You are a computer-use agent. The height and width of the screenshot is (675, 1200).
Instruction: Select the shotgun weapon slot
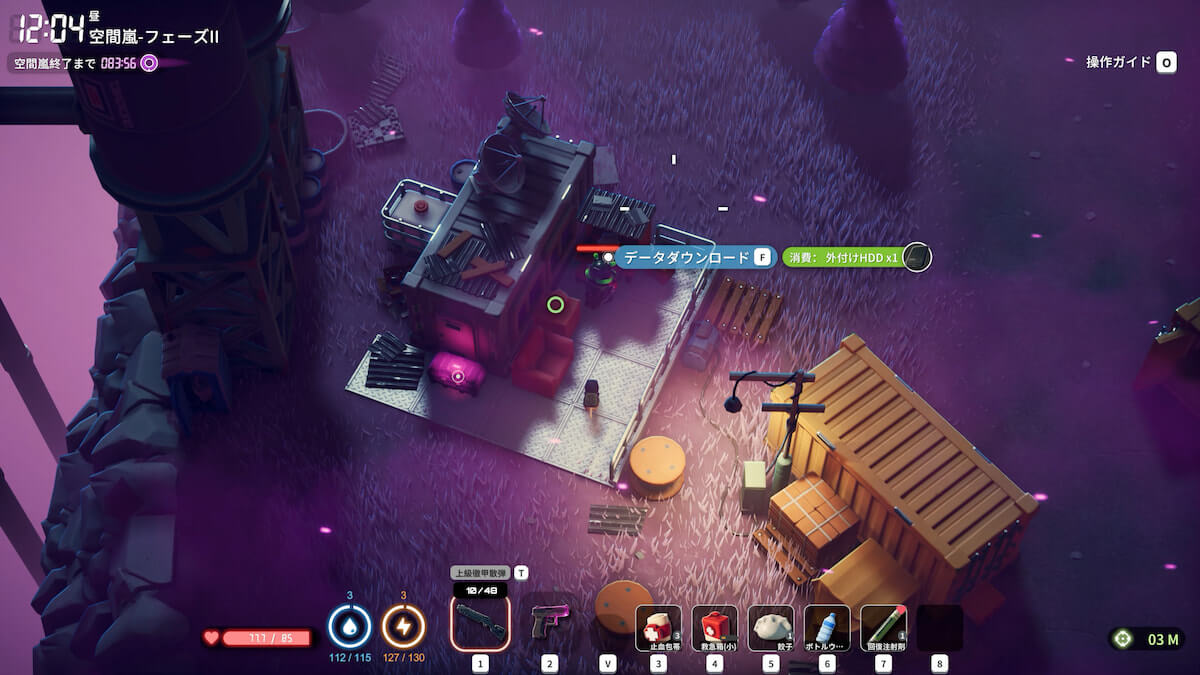[x=480, y=624]
